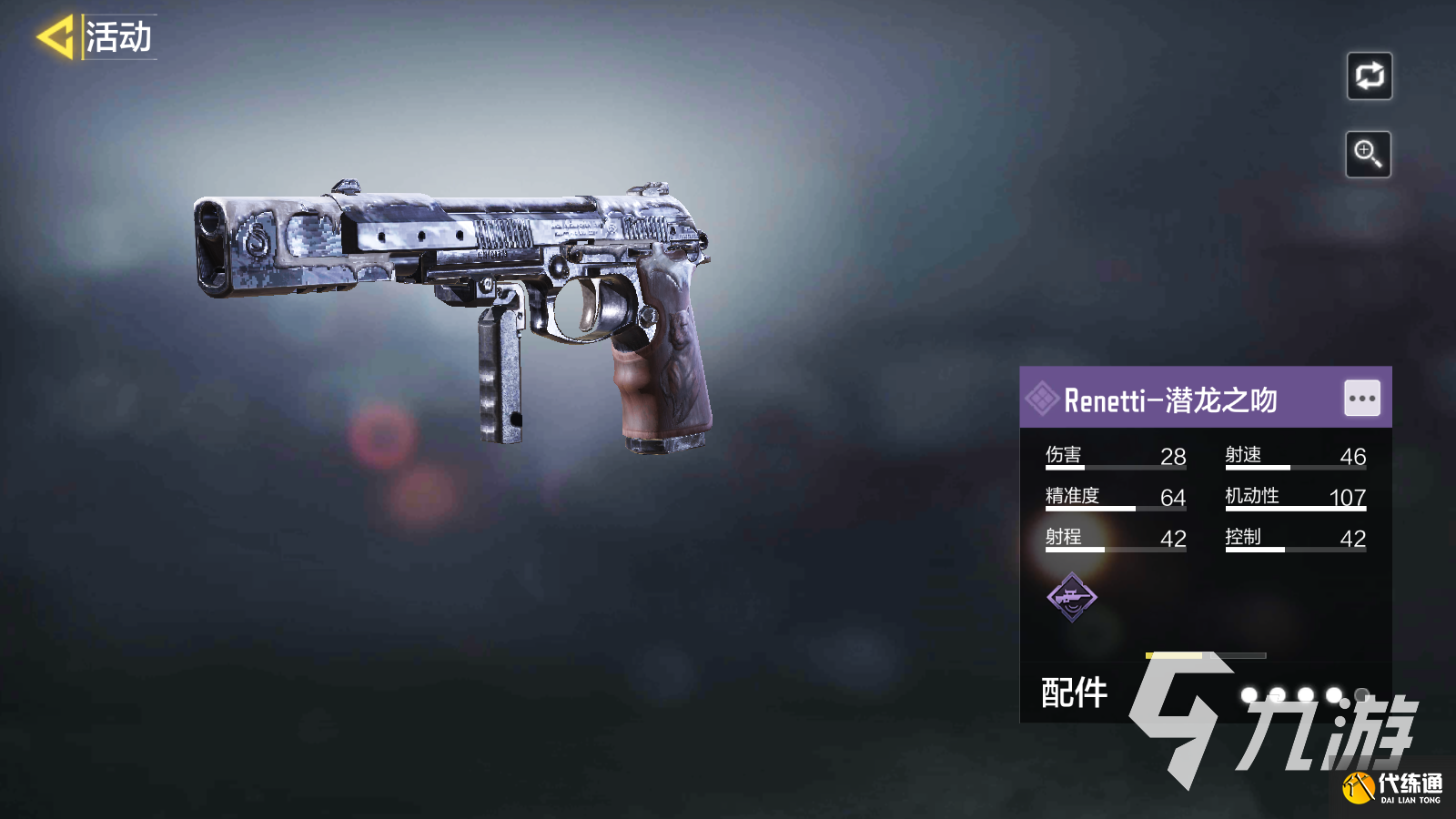Go back using the yellow arrow
Image resolution: width=1456 pixels, height=819 pixels.
point(56,37)
